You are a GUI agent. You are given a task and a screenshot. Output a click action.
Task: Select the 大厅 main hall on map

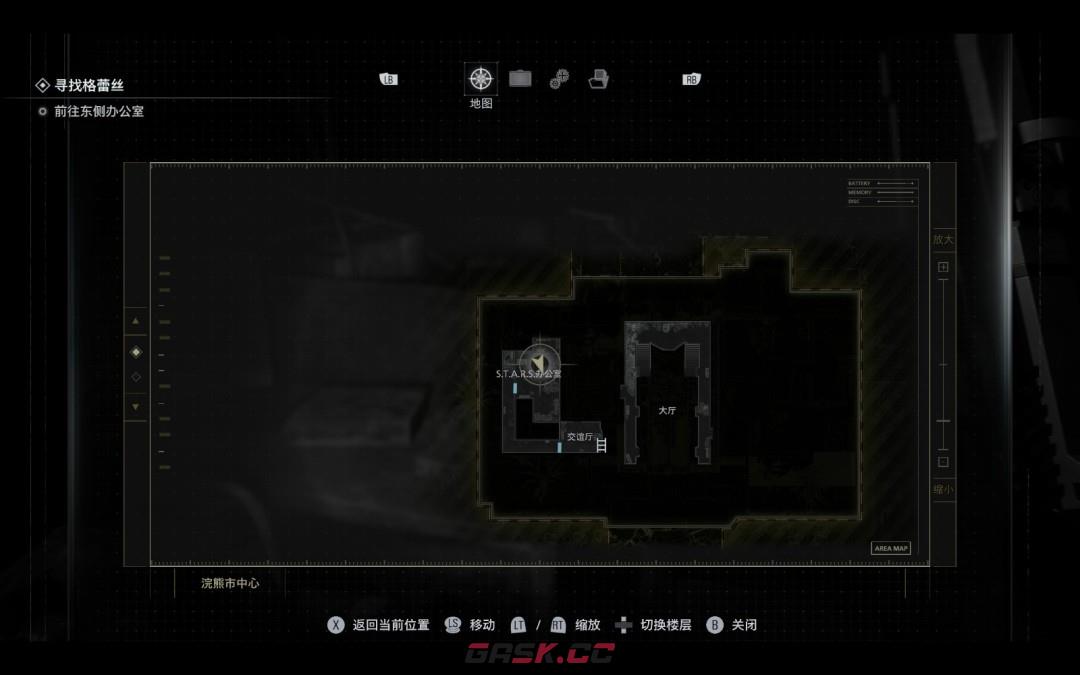667,410
